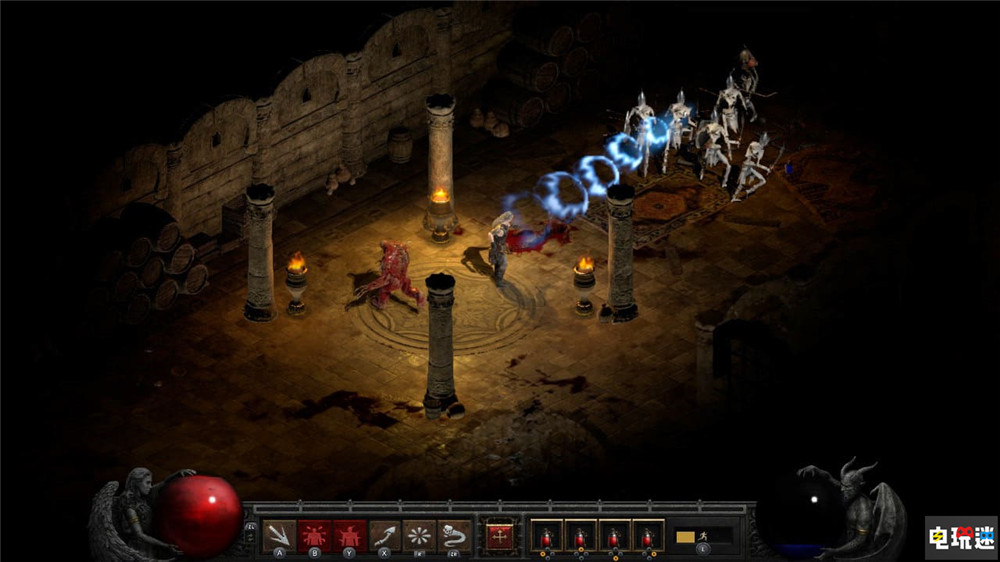Activate the skull with smoke trail skill
The image size is (1000, 562).
(x=454, y=536)
